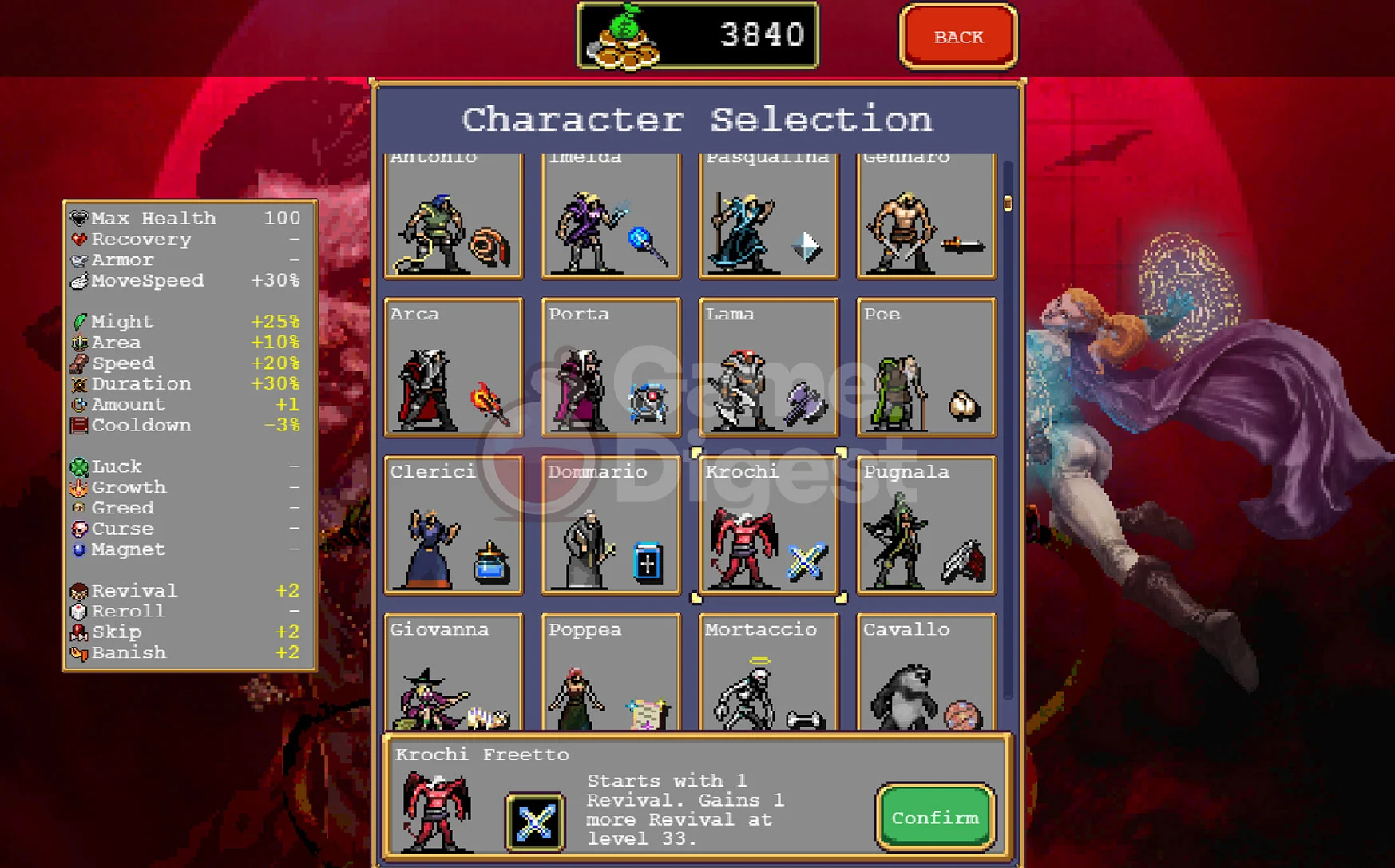Select the Antonio character tile

point(454,216)
